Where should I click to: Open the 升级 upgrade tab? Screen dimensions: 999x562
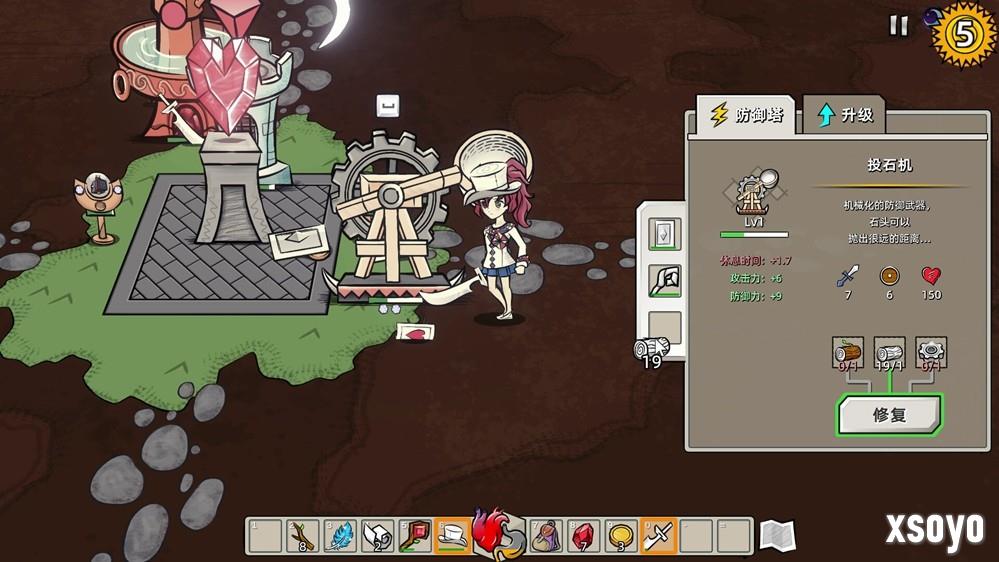(x=845, y=115)
